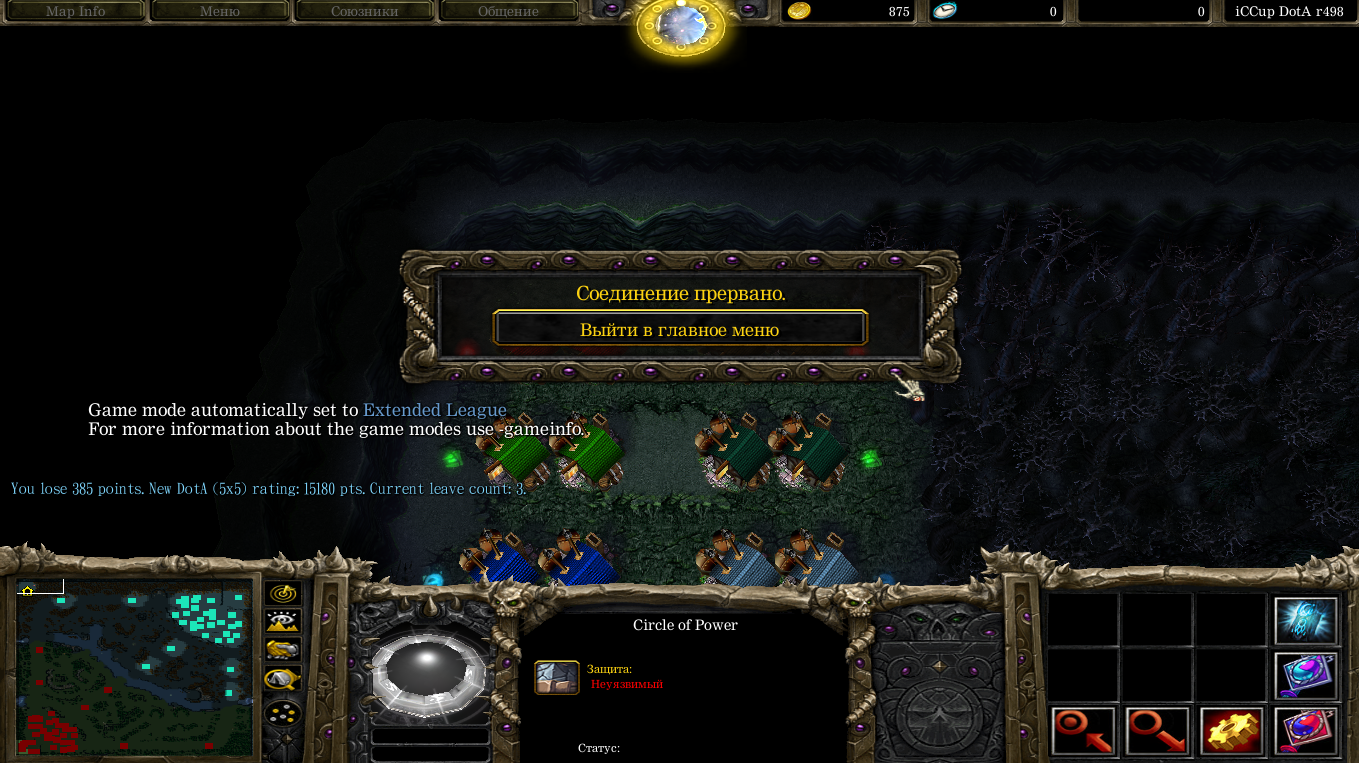Toggle the minimap ally color mode button
The image size is (1359, 763).
(284, 650)
